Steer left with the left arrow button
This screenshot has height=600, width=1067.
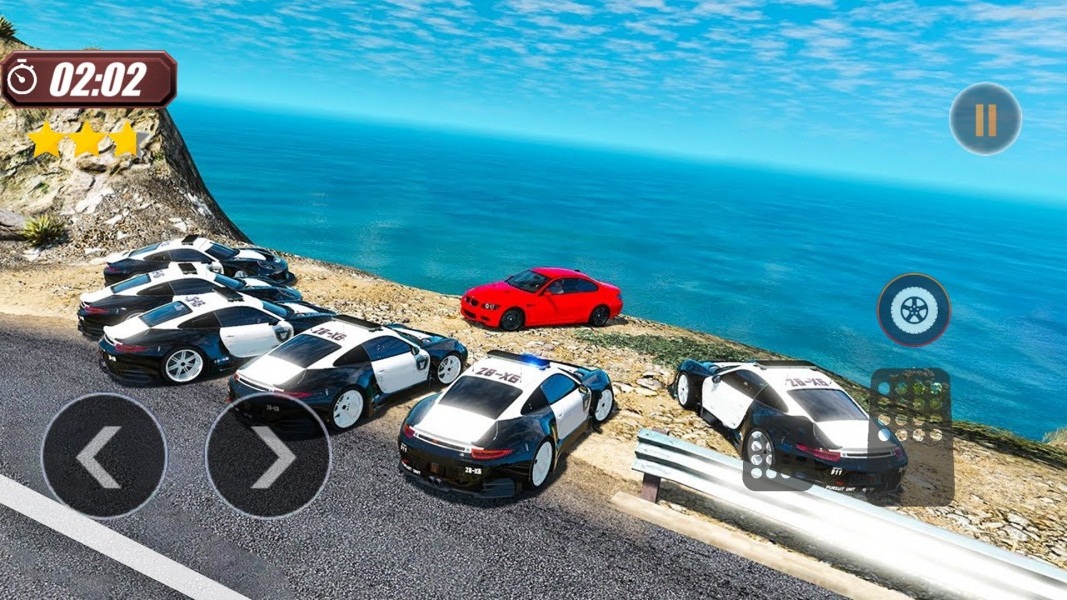click(103, 456)
